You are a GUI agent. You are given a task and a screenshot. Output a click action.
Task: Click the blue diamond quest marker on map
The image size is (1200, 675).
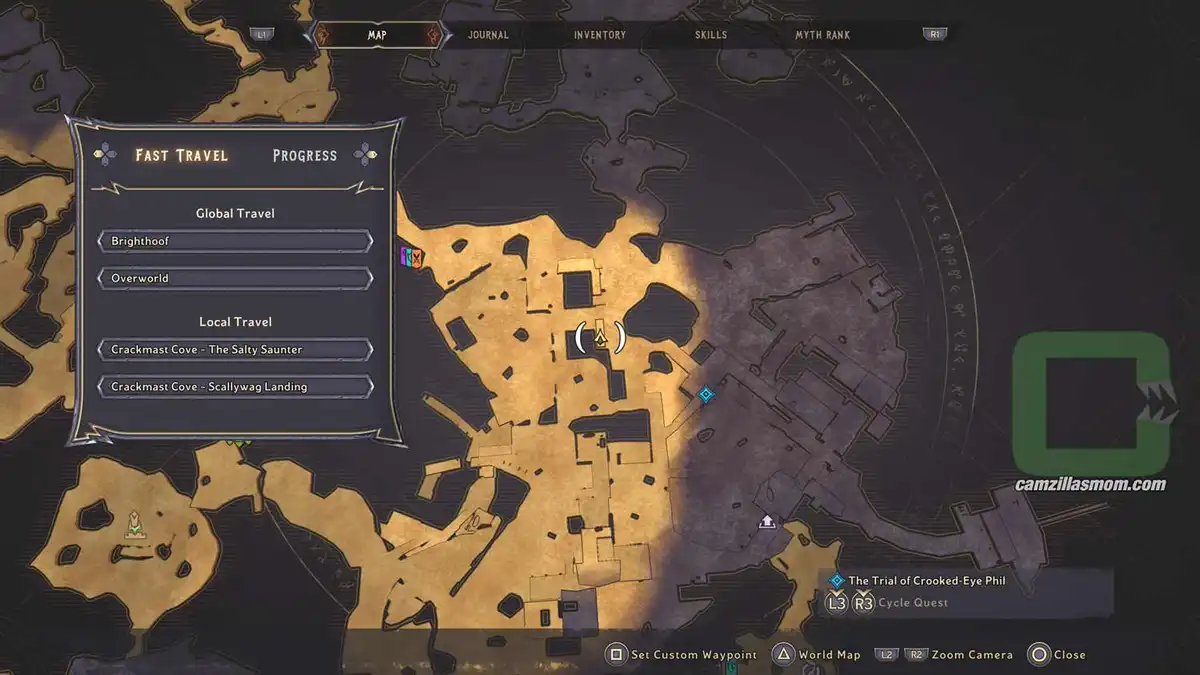[706, 394]
